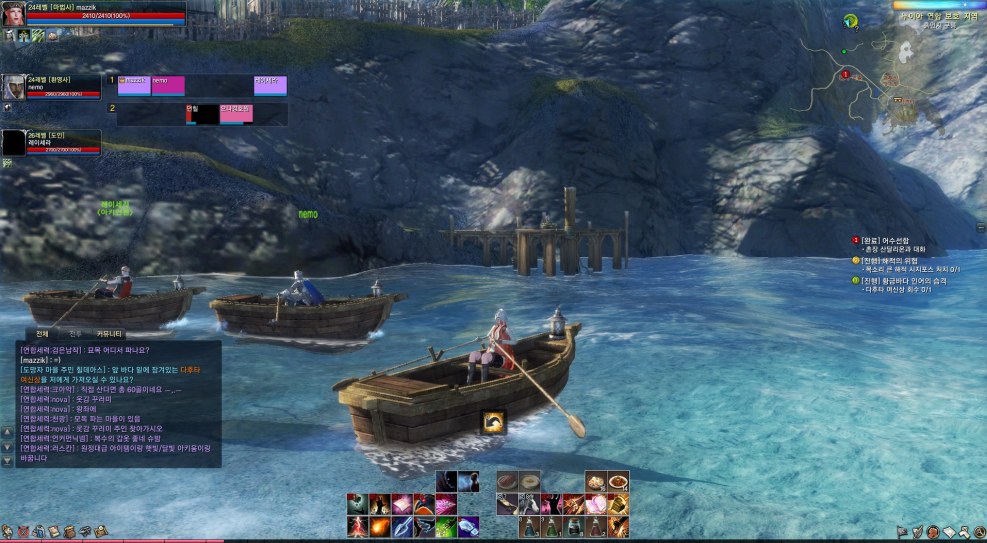Click the quest marker on the minimap

click(x=845, y=74)
